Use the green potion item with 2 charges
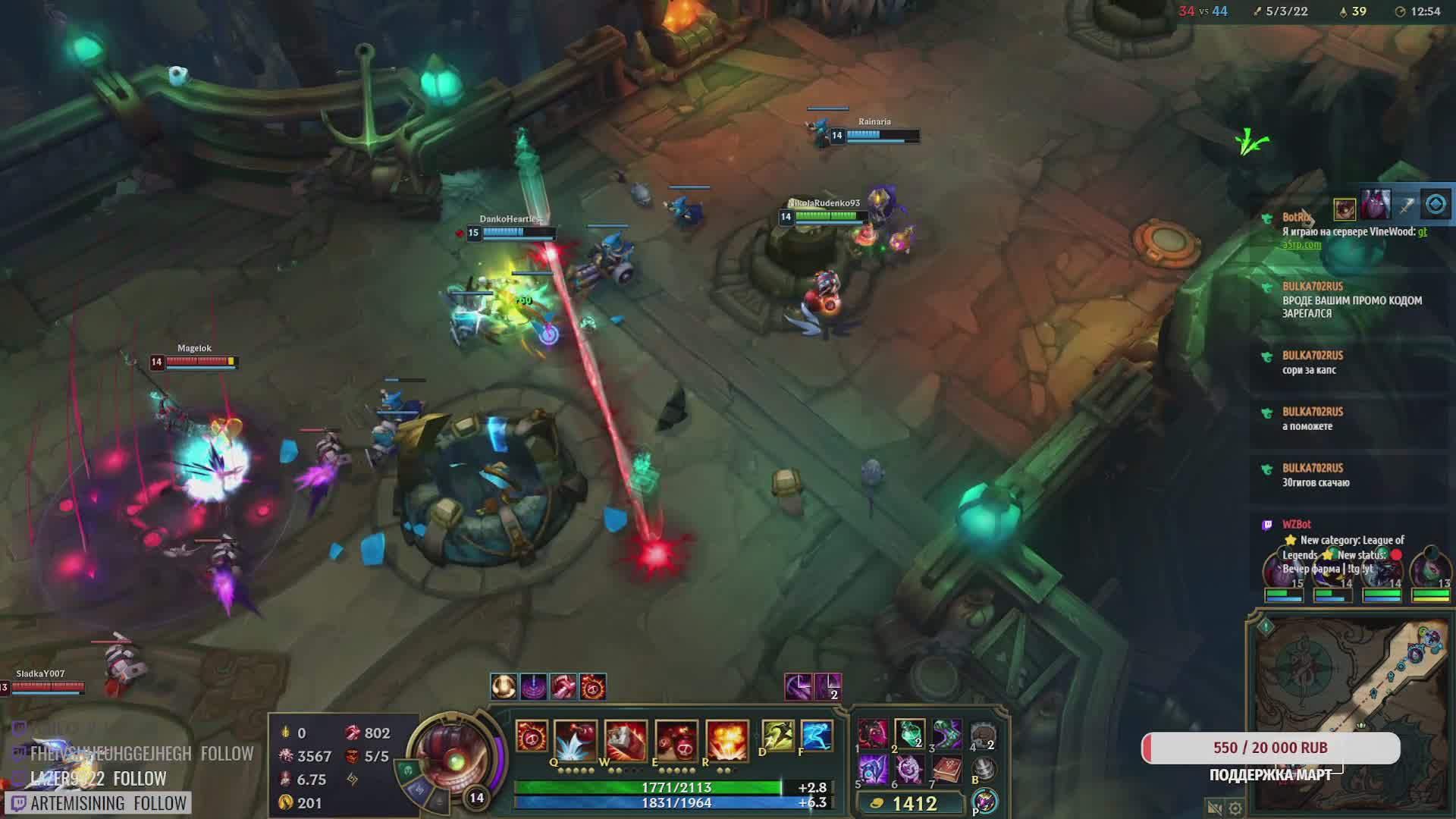The image size is (1456, 819). click(x=909, y=734)
